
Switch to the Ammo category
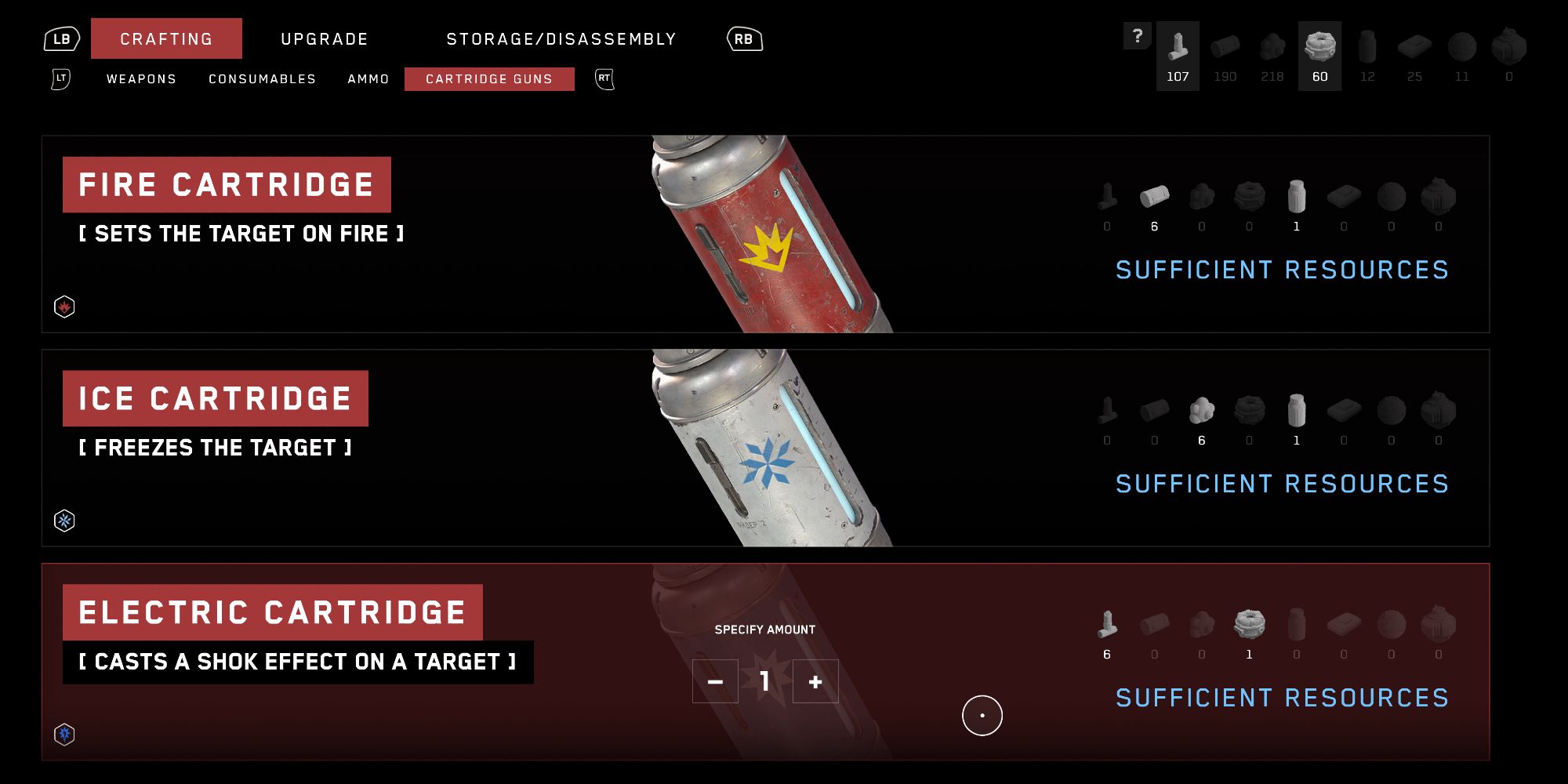[368, 79]
